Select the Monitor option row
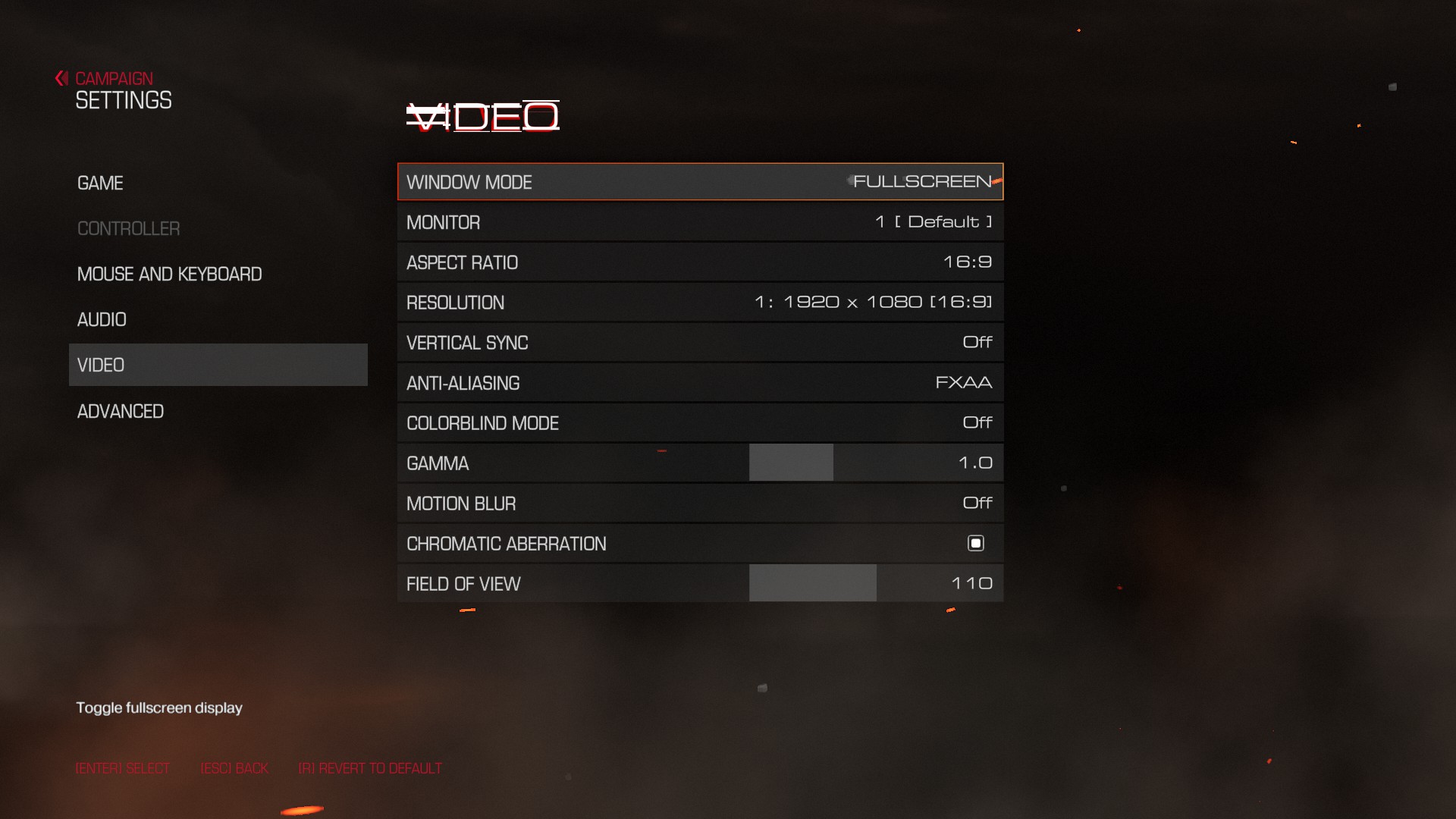The image size is (1456, 819). point(700,222)
